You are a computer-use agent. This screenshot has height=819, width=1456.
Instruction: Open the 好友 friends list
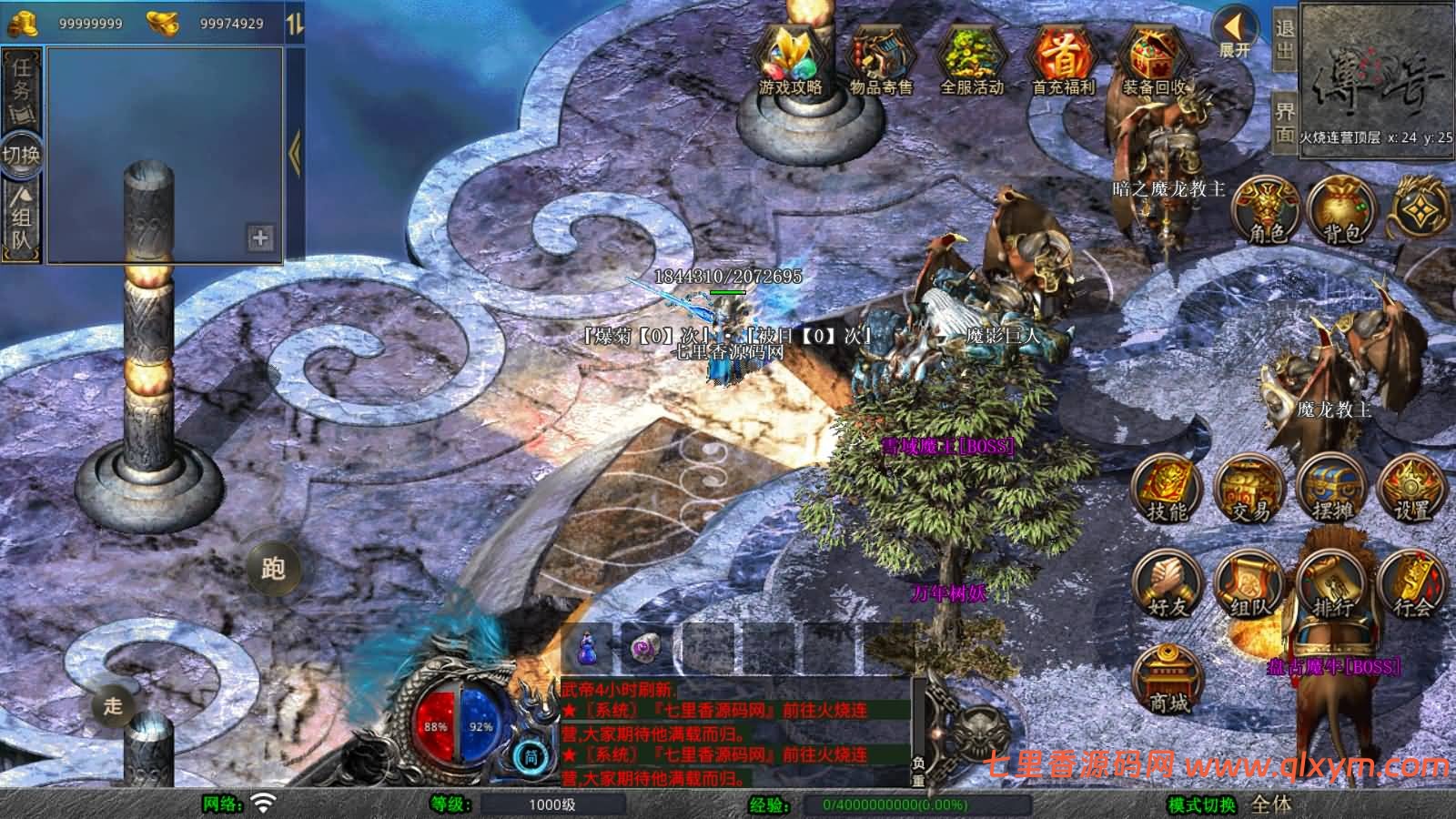1167,584
